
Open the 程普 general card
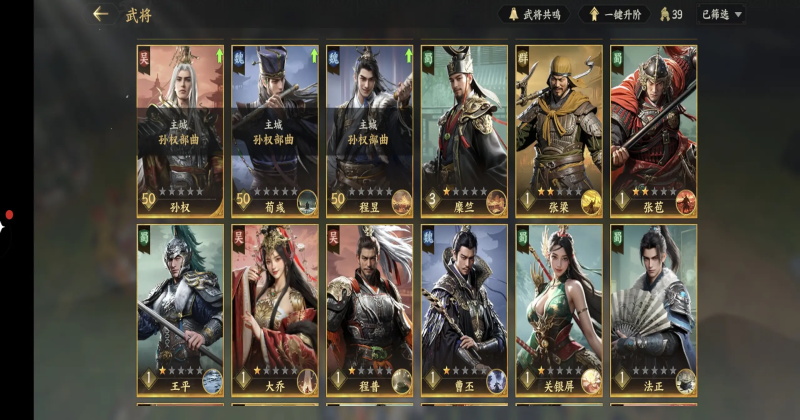369,310
